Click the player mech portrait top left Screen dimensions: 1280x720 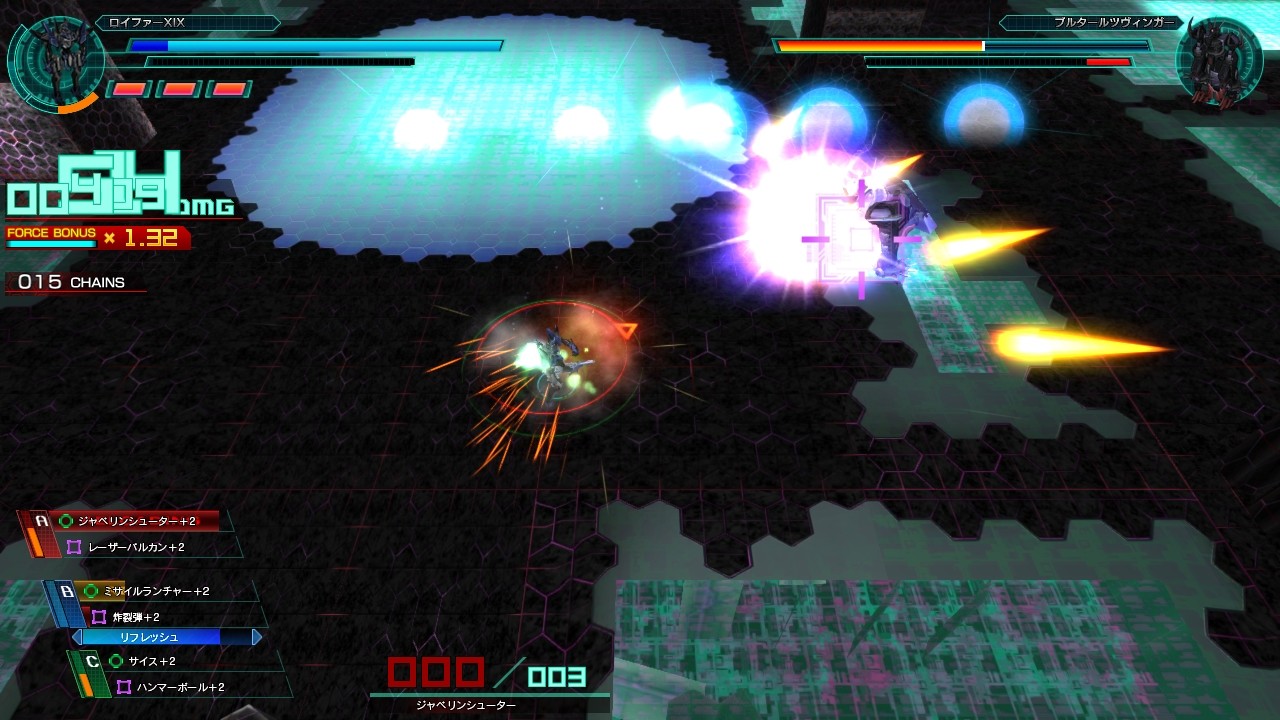(x=55, y=60)
